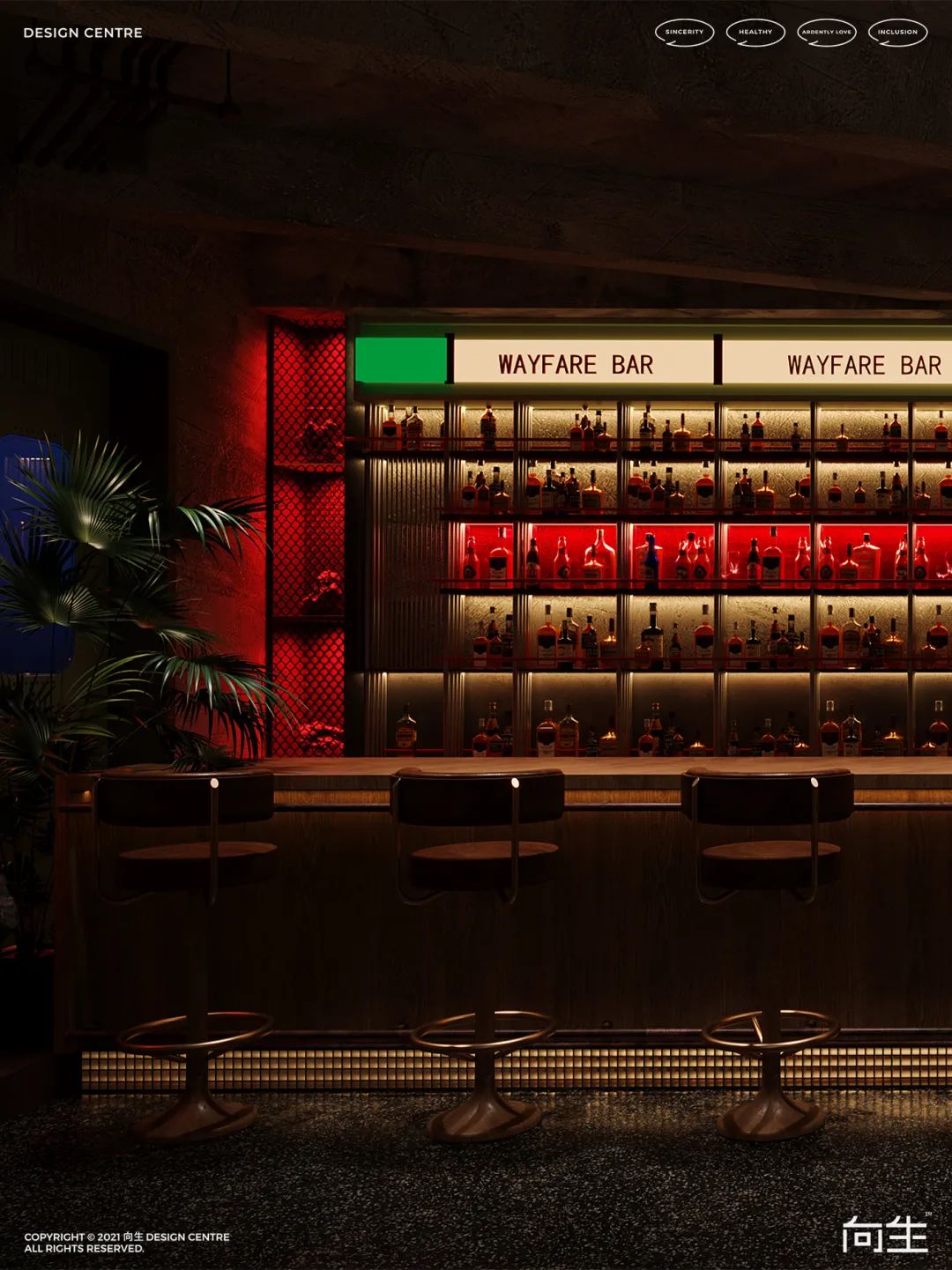Click the SINCERITY bubble tag
Viewport: 952px width, 1270px height.
coord(684,33)
